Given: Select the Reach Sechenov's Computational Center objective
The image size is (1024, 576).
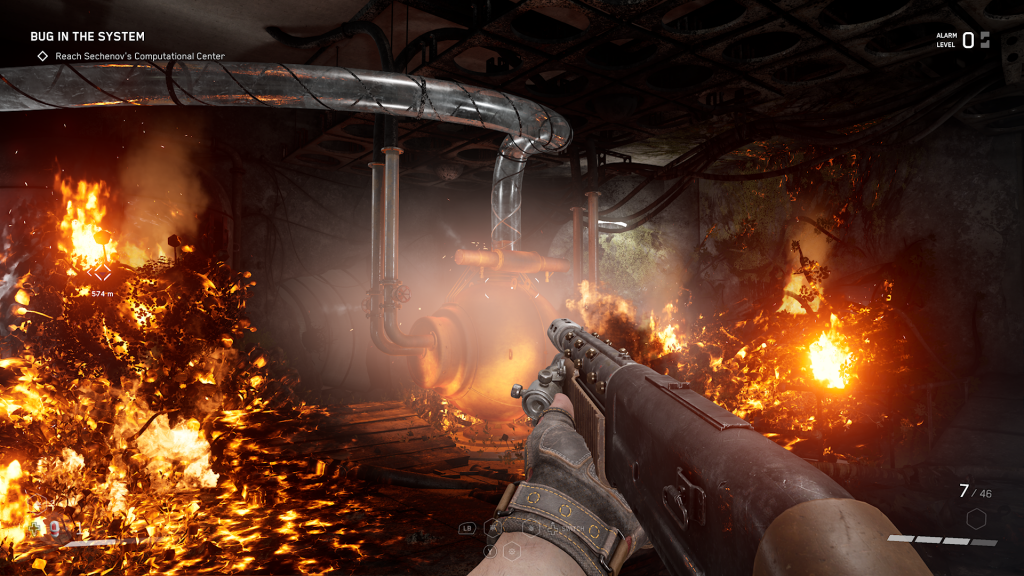Looking at the screenshot, I should click(139, 56).
